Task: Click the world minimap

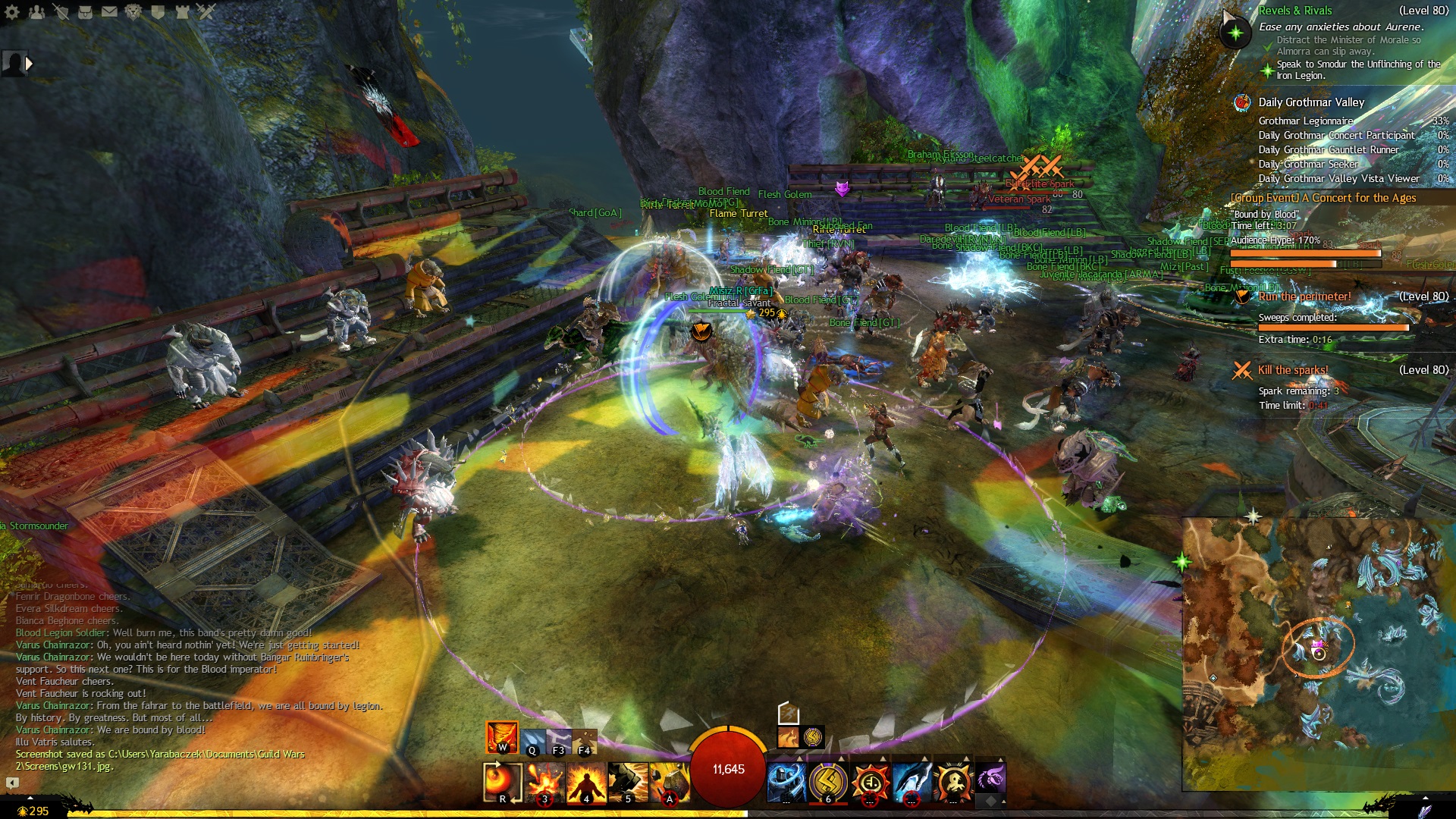Action: (x=1318, y=652)
